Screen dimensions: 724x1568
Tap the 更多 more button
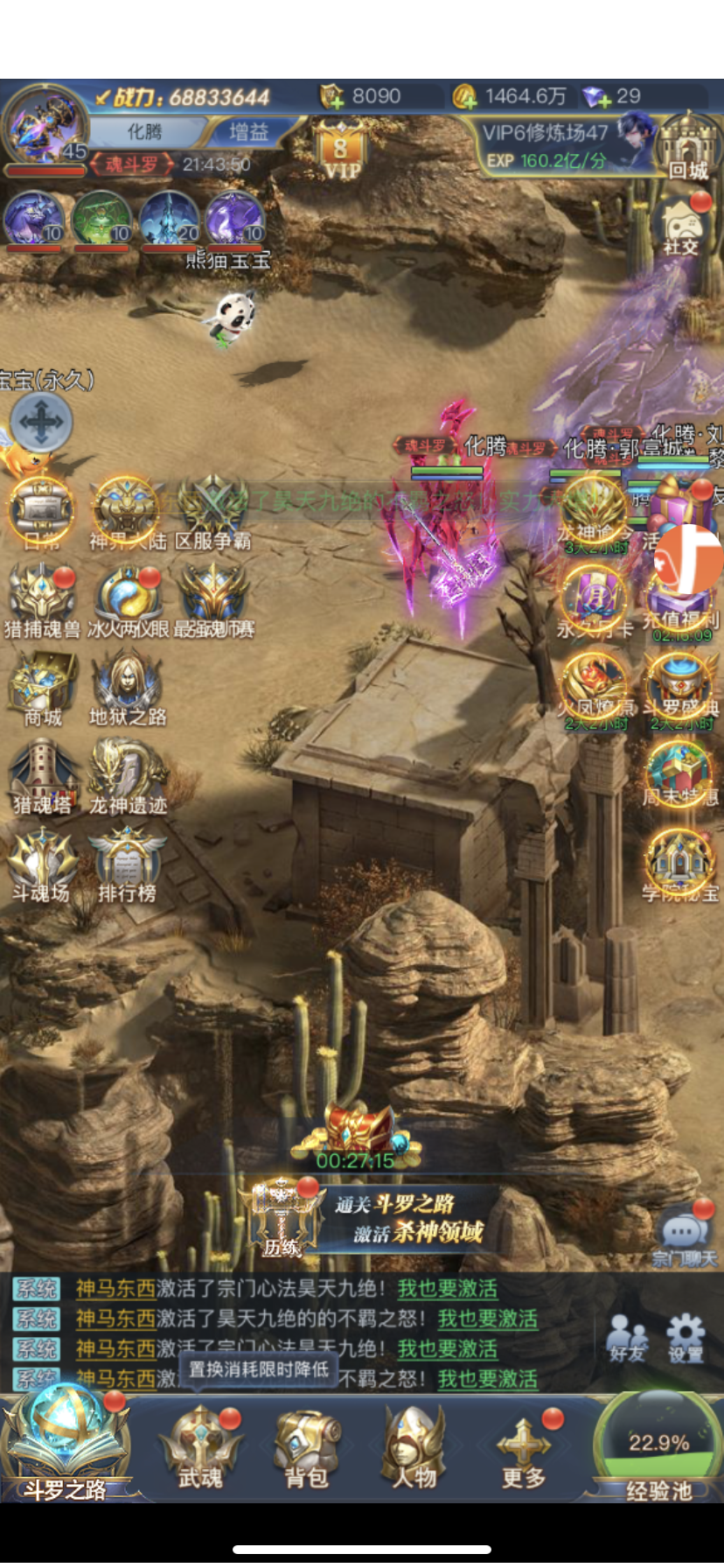pyautogui.click(x=524, y=1448)
